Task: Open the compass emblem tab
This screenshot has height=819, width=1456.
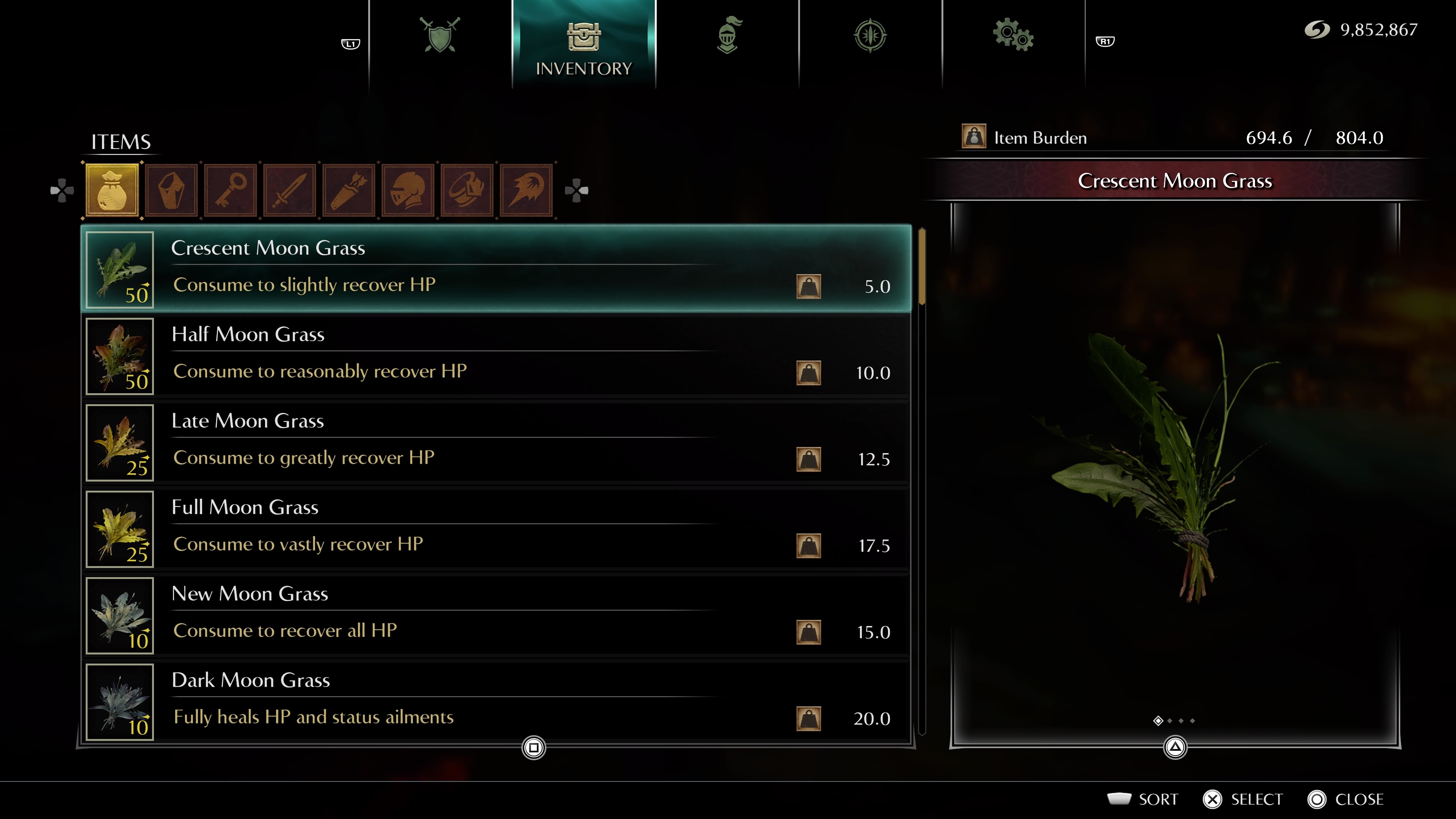Action: tap(870, 35)
